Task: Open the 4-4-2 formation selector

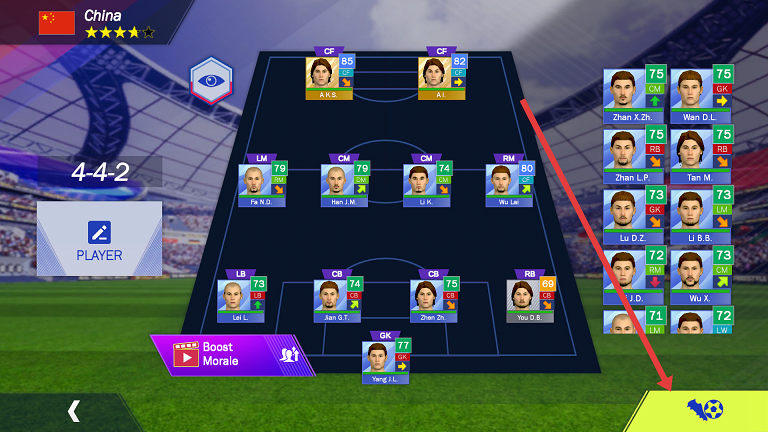Action: pyautogui.click(x=100, y=172)
